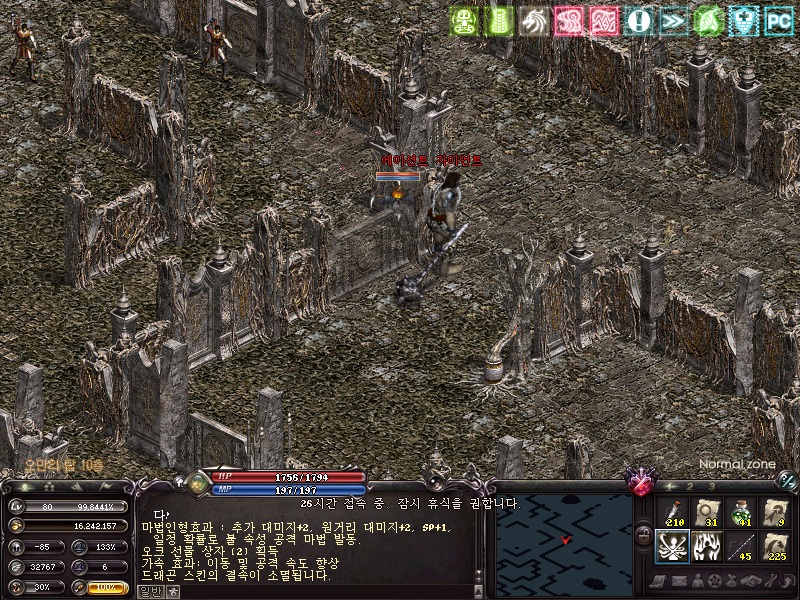
Task: Use the green potion in the hotbar
Action: (x=740, y=512)
